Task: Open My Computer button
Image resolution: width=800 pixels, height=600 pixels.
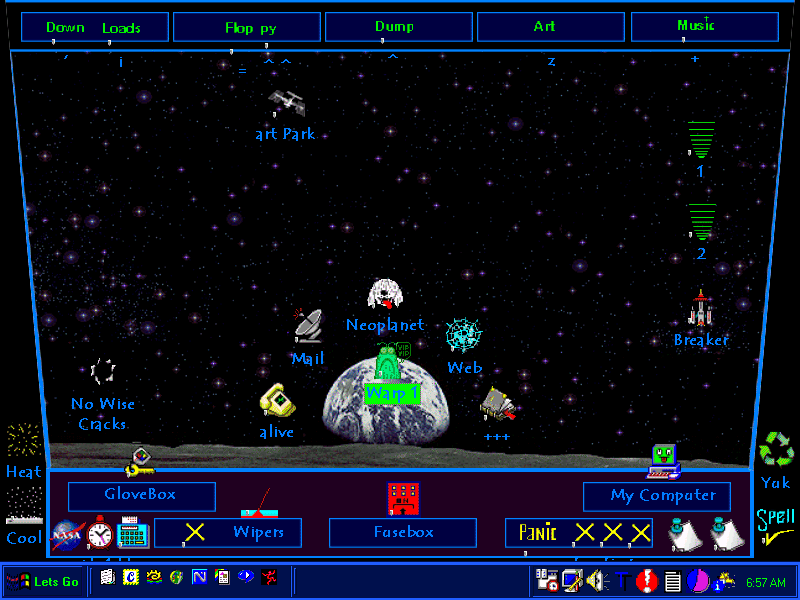Action: pyautogui.click(x=657, y=496)
